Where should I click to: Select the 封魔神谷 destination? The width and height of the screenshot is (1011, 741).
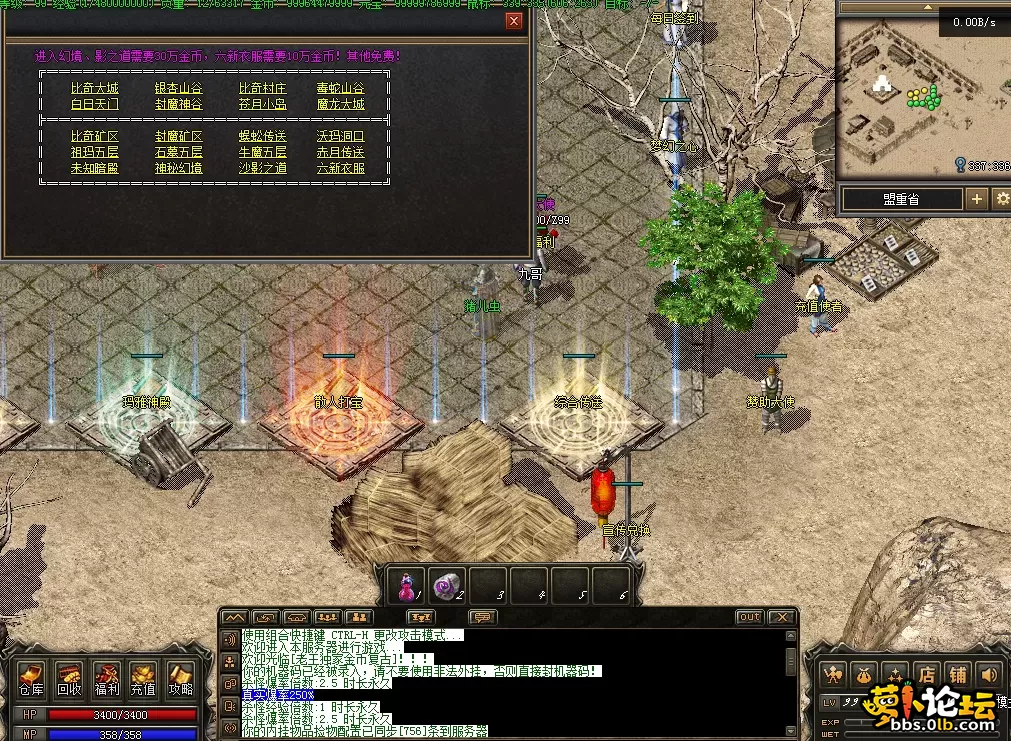point(178,104)
